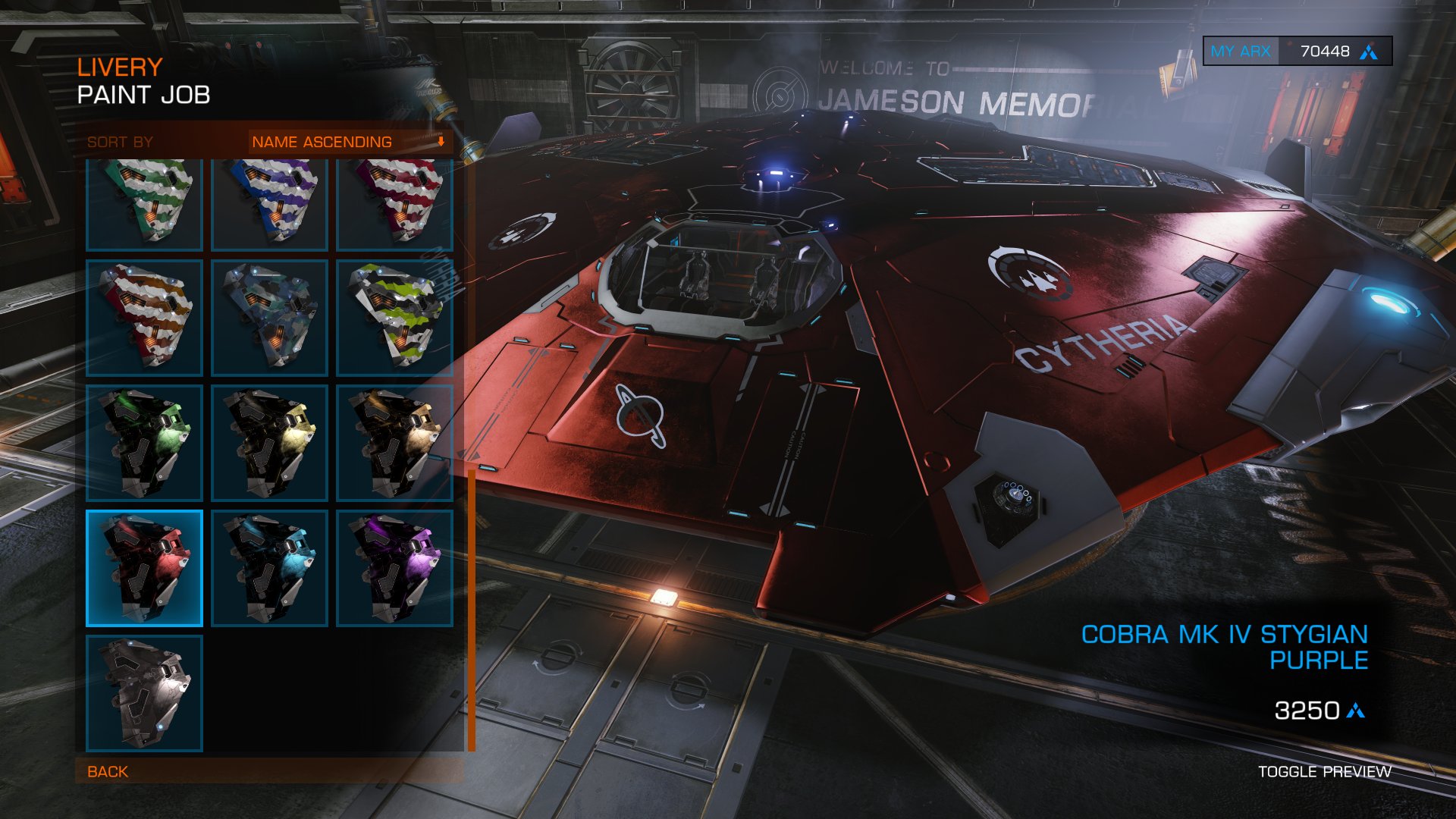
Task: Select the magenta and white striped paint job
Action: coord(394,203)
